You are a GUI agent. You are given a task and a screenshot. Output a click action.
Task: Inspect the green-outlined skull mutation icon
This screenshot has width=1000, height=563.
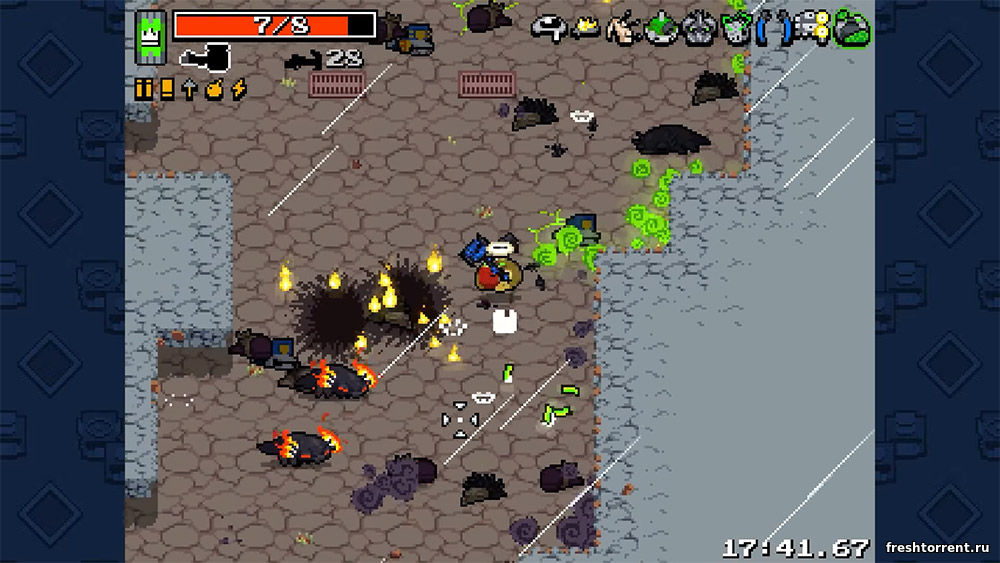click(x=736, y=29)
